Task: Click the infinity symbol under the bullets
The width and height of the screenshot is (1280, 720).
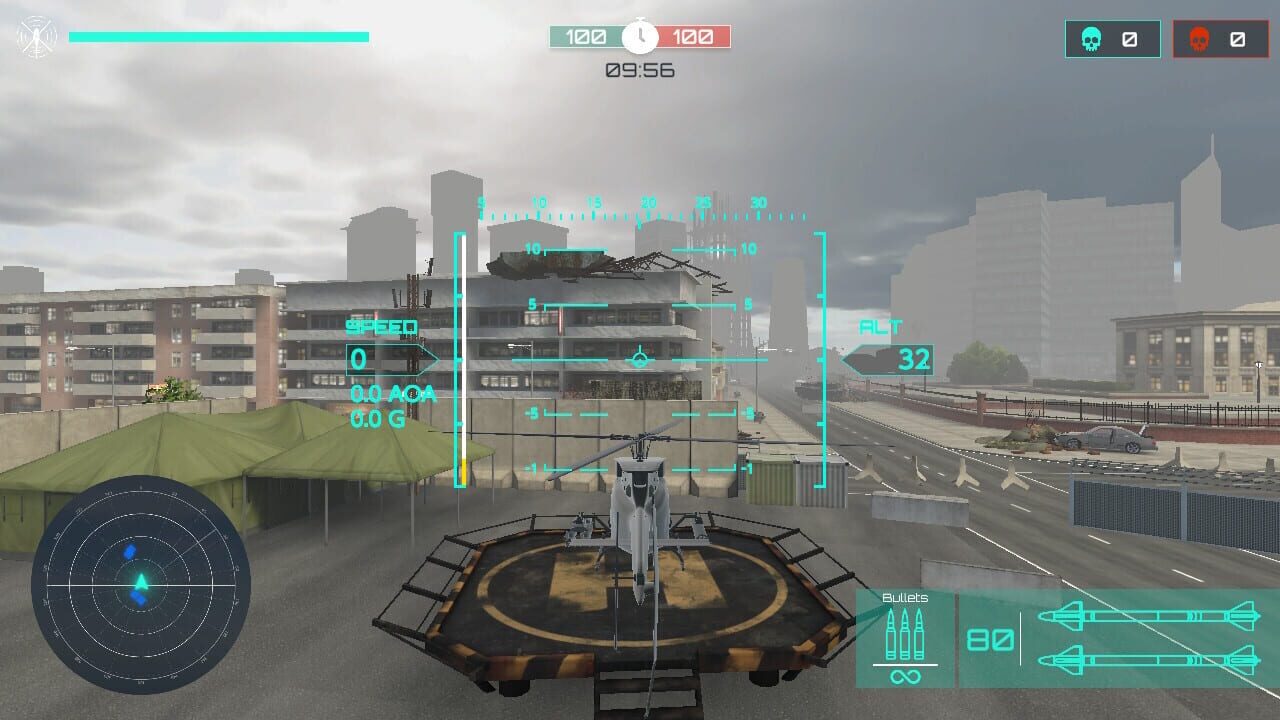Action: pos(905,677)
